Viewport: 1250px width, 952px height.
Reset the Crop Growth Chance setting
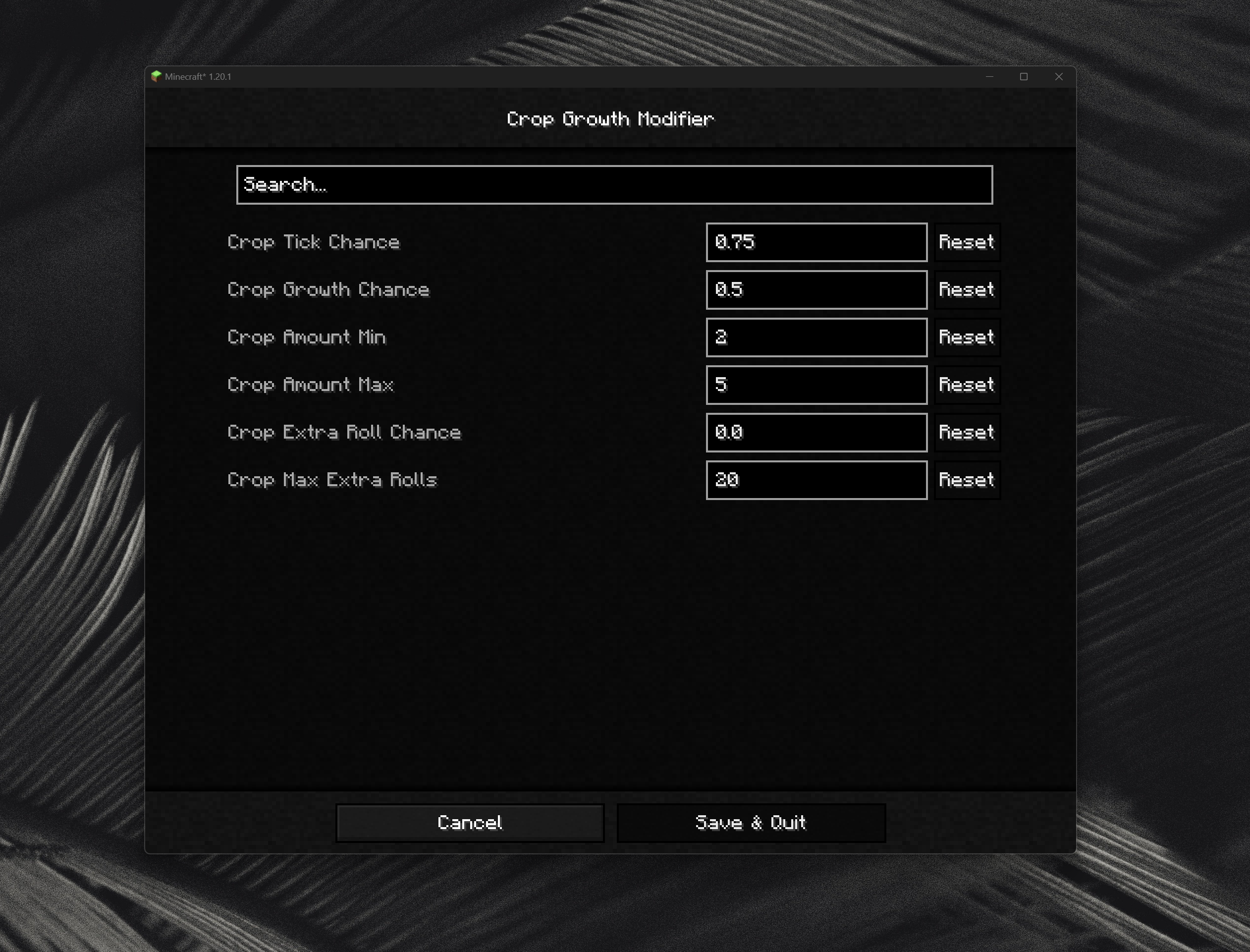pyautogui.click(x=966, y=289)
